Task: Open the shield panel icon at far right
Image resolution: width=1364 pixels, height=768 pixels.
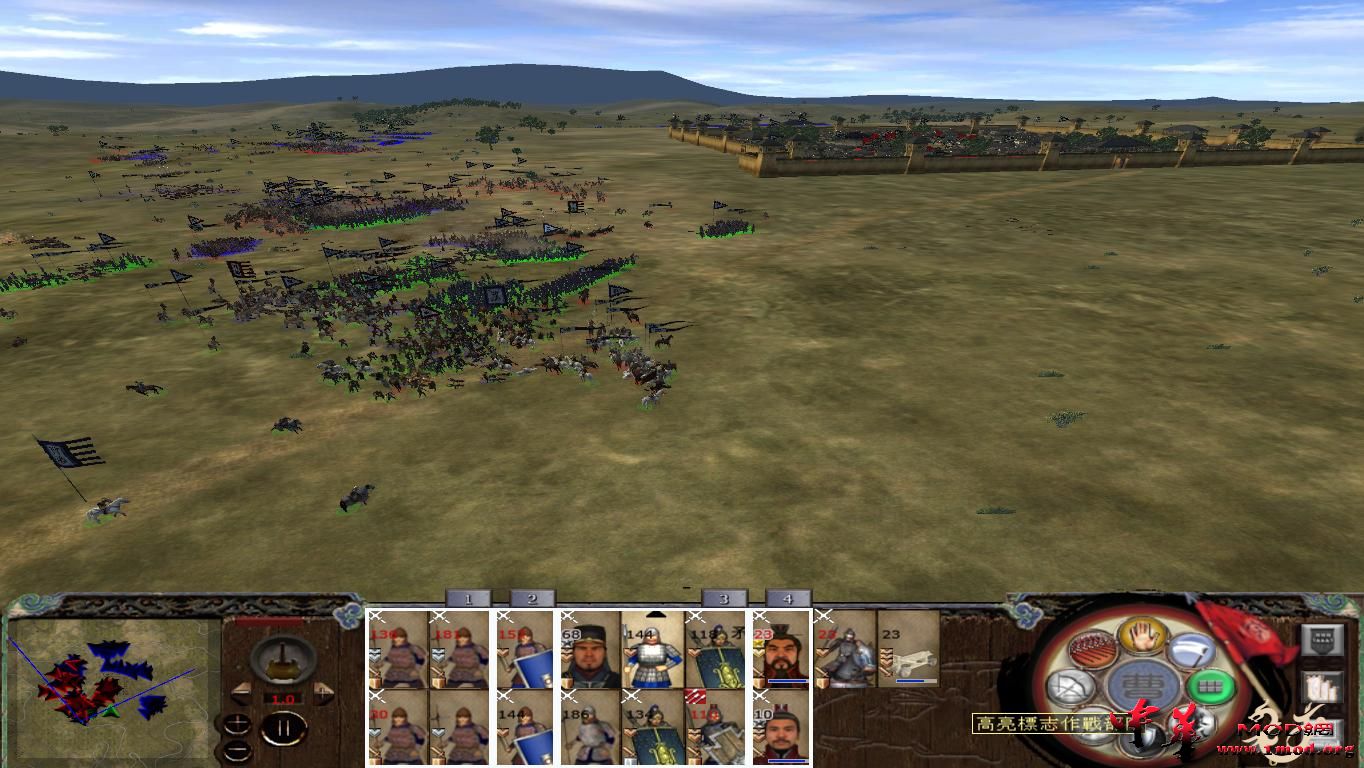Action: tap(1322, 639)
